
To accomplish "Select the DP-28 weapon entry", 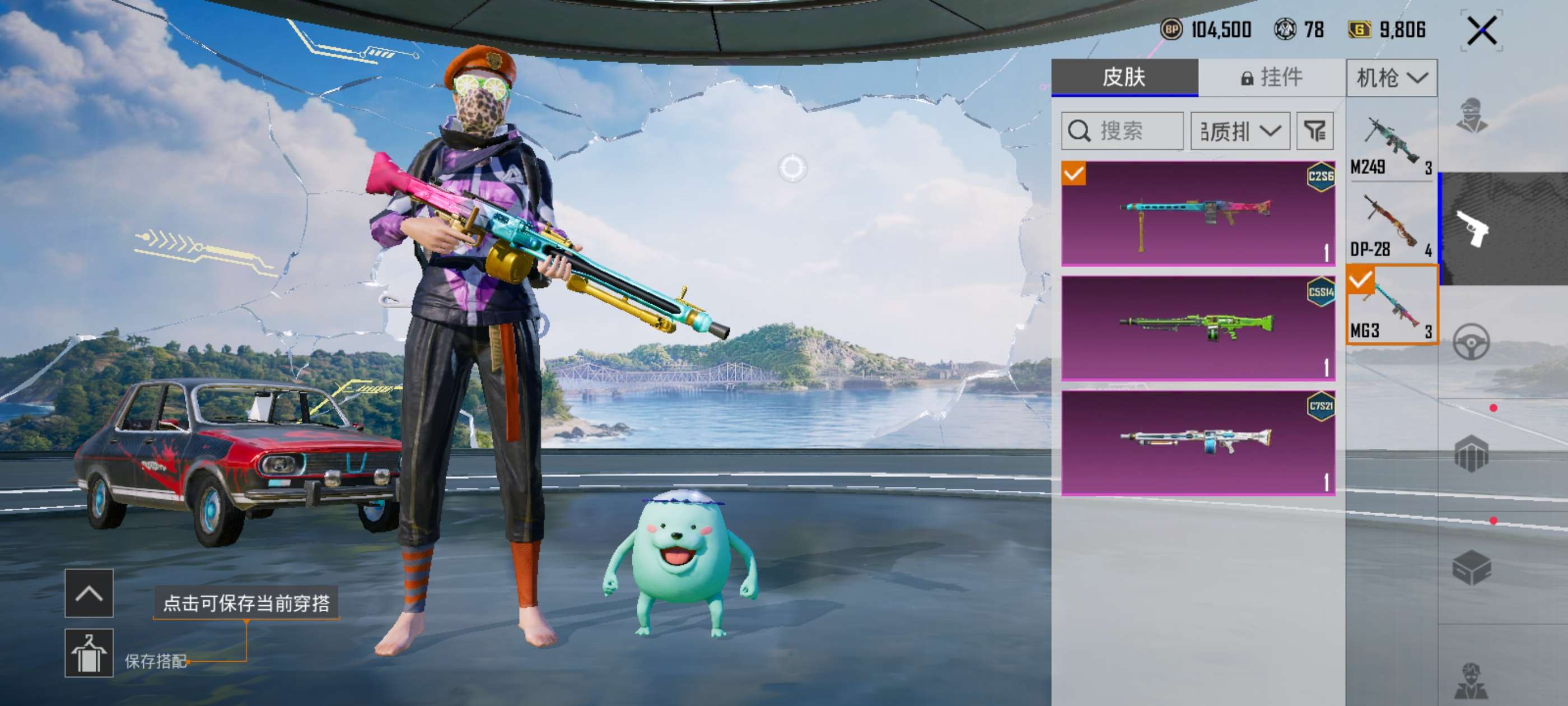I will pyautogui.click(x=1392, y=226).
